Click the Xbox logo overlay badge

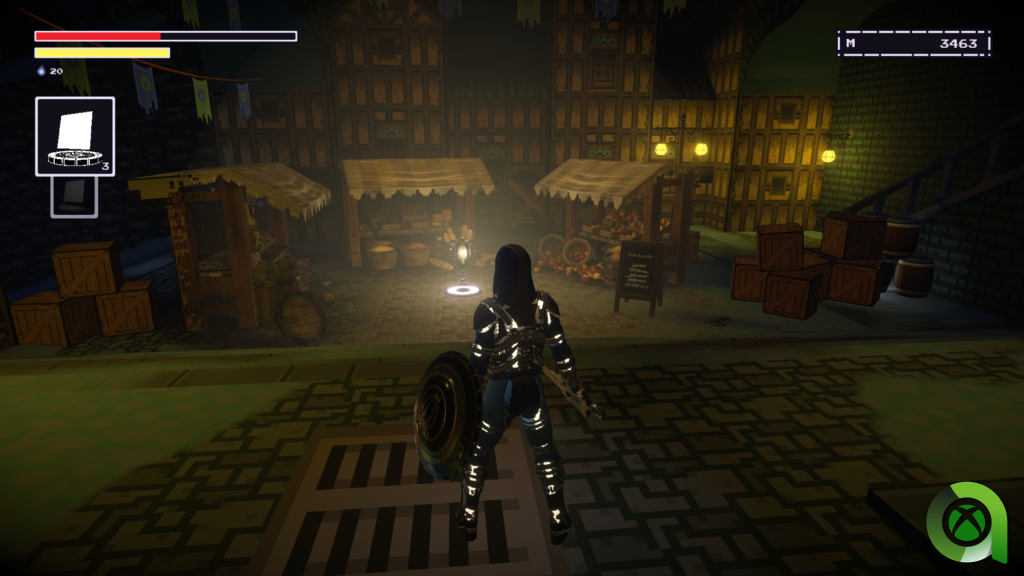(x=966, y=522)
